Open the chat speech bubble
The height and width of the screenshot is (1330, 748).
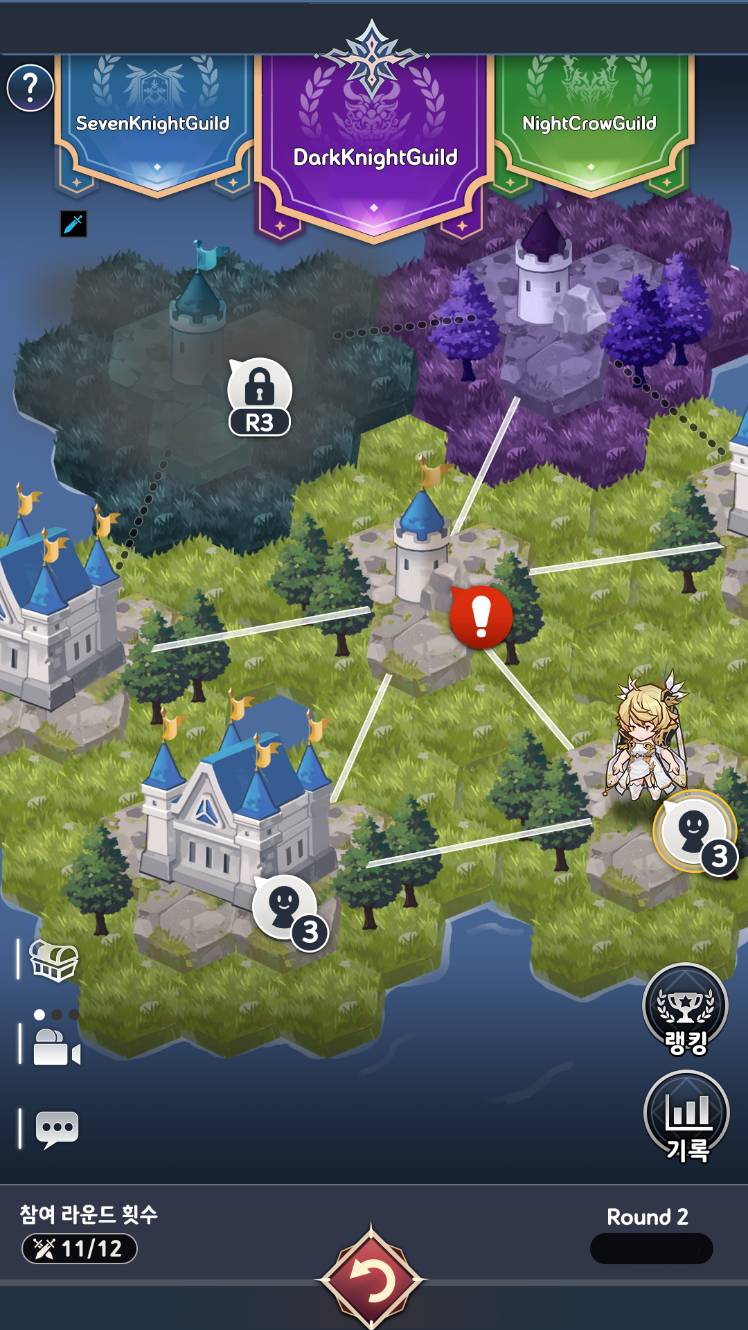point(57,1129)
